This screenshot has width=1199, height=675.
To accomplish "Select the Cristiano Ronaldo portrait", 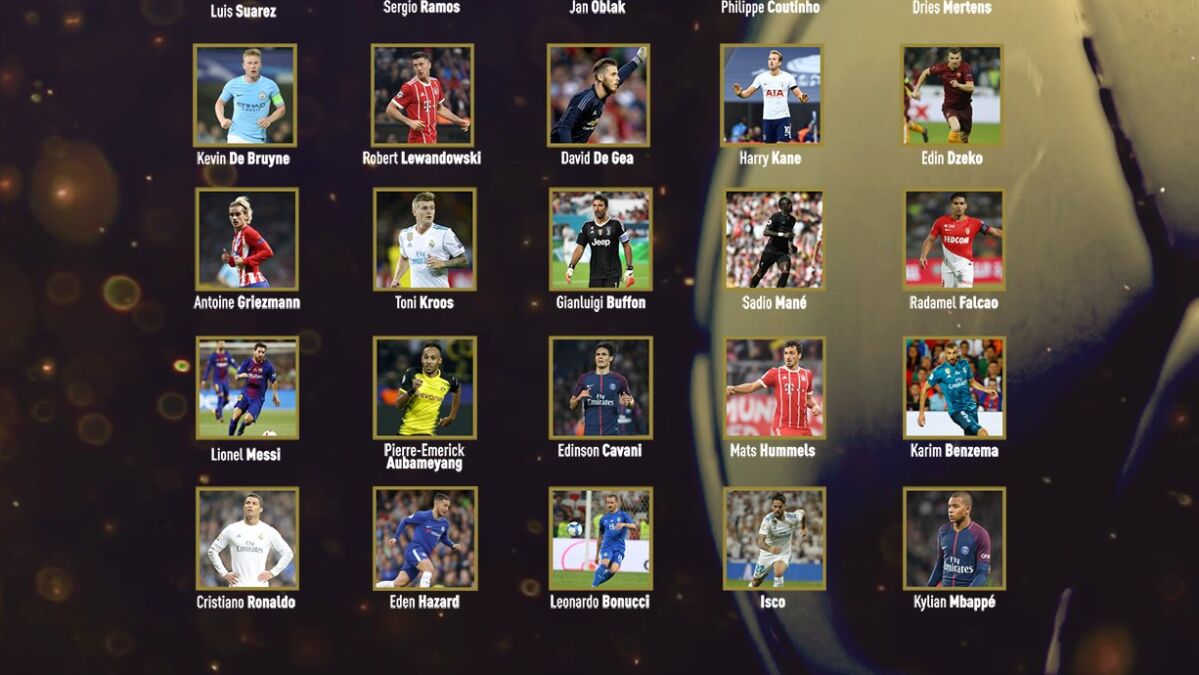I will (247, 538).
